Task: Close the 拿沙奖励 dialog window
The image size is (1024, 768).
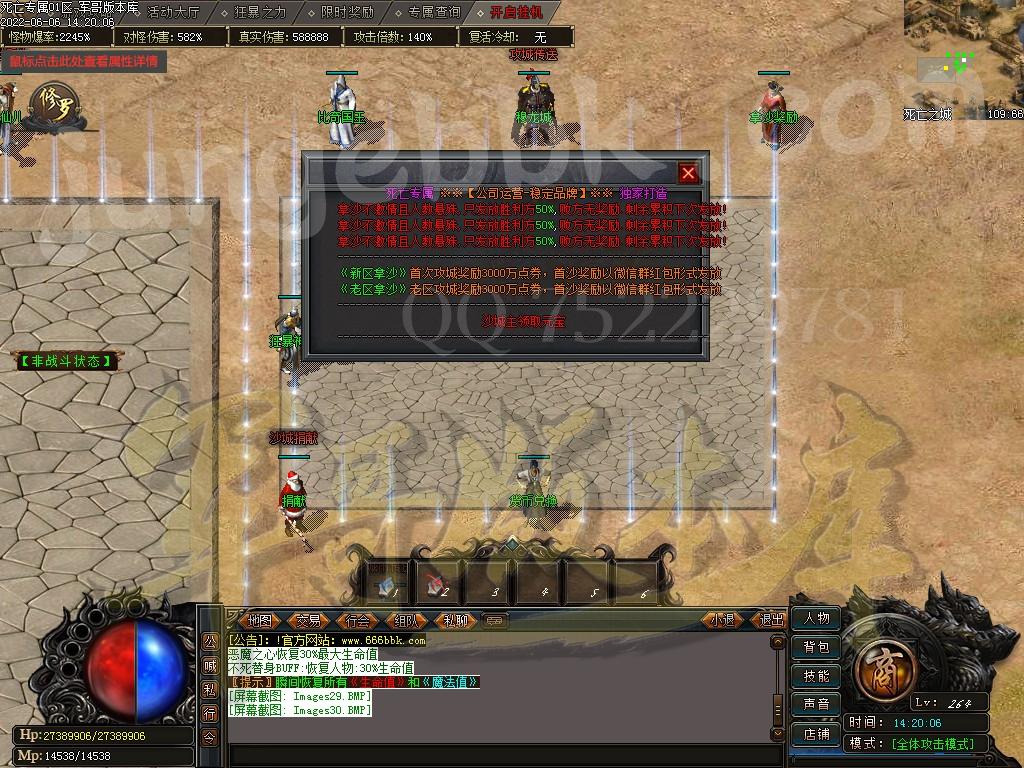Action: (688, 173)
